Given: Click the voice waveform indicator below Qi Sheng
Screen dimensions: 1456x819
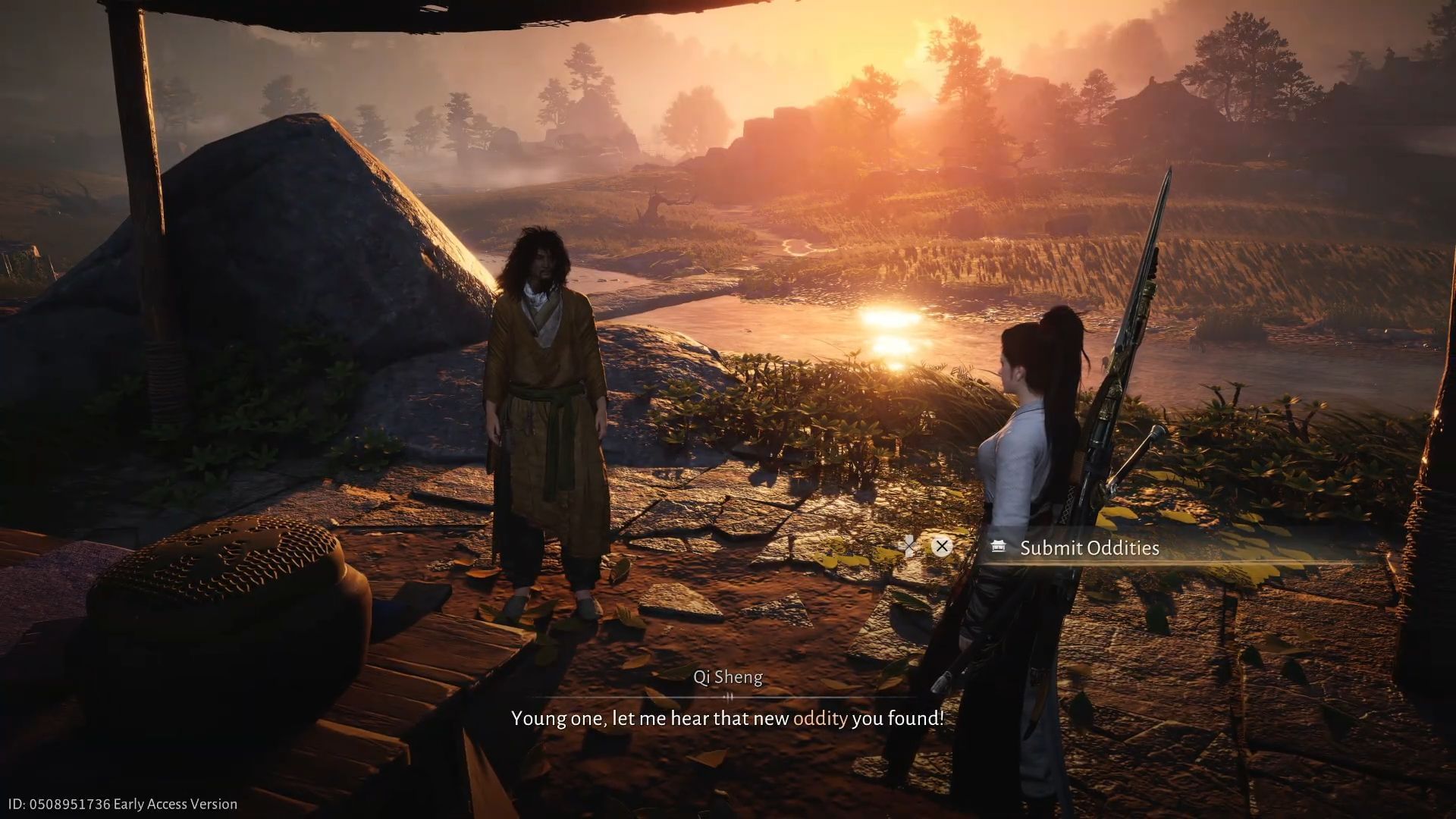Looking at the screenshot, I should tap(729, 697).
